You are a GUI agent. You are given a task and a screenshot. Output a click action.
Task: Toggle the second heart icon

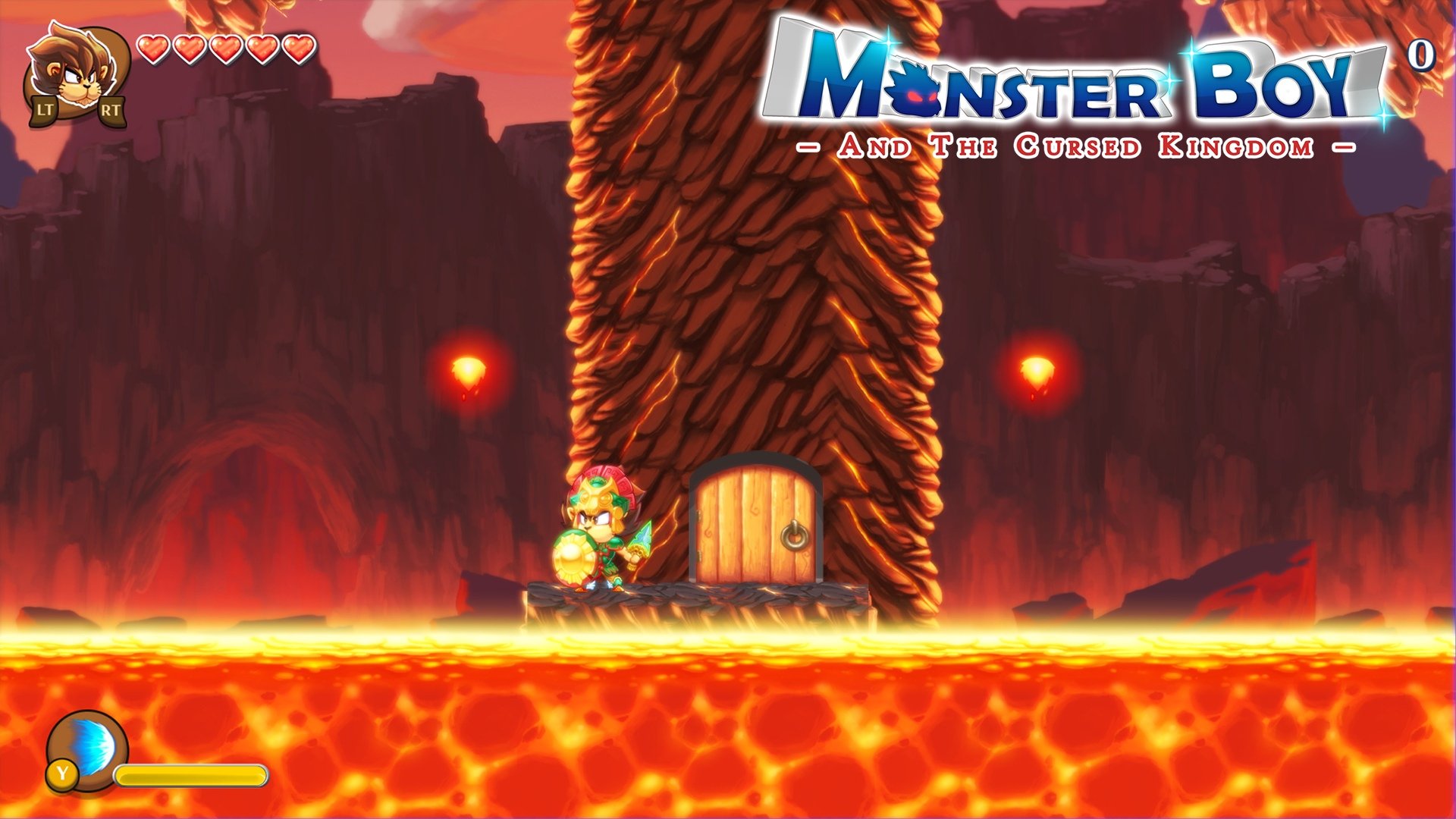190,47
